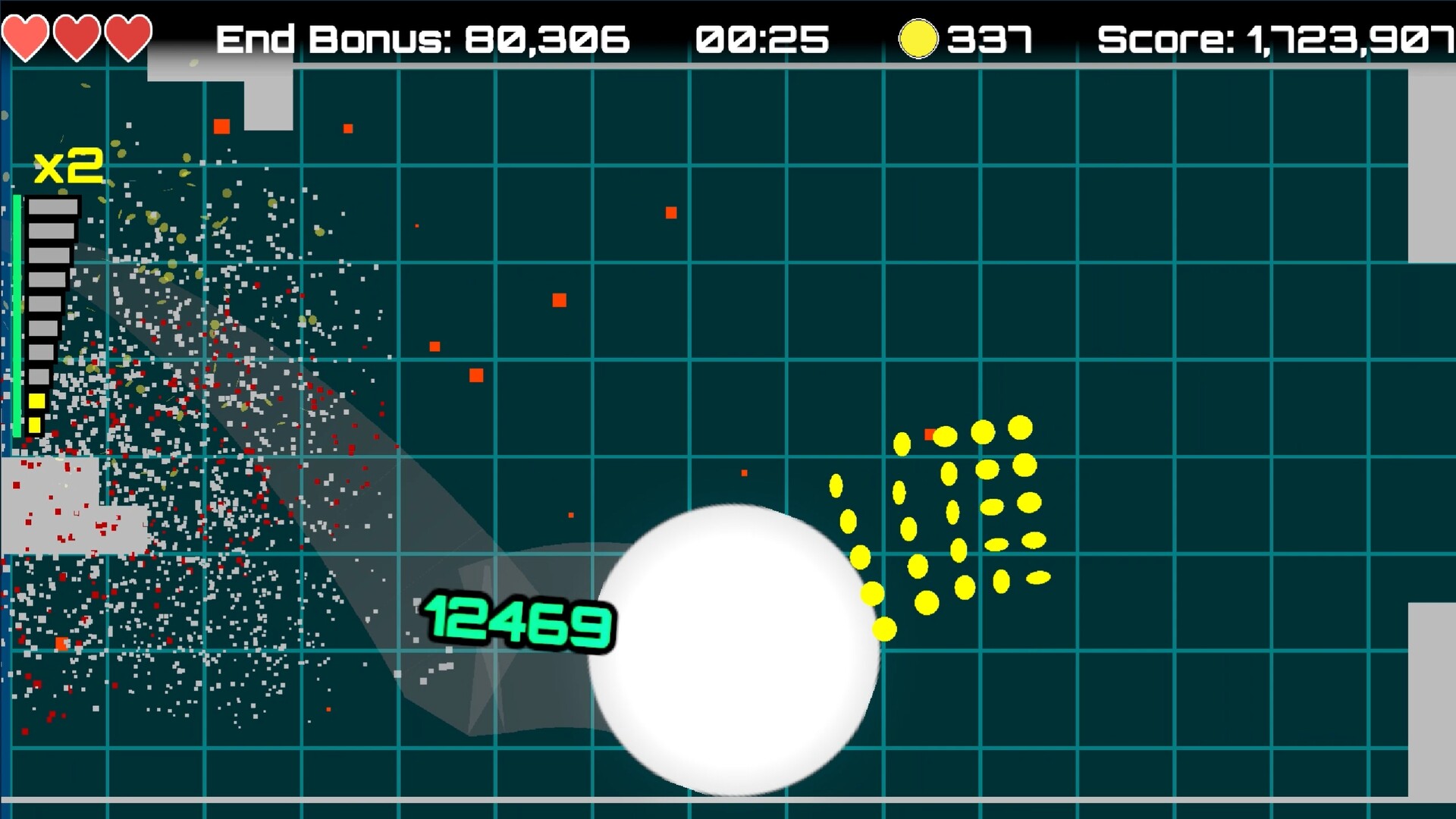Select the yellow coin icon in HUD
The image size is (1456, 819).
918,36
